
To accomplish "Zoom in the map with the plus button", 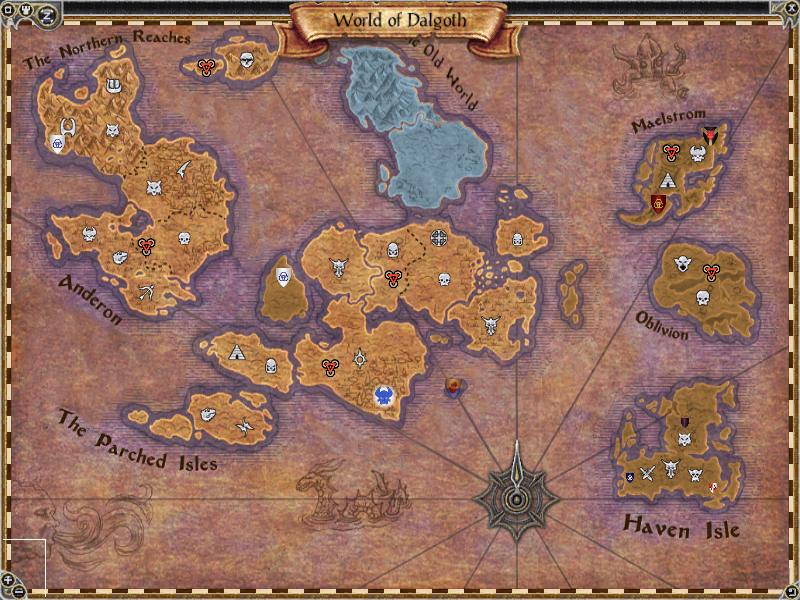I will point(8,578).
